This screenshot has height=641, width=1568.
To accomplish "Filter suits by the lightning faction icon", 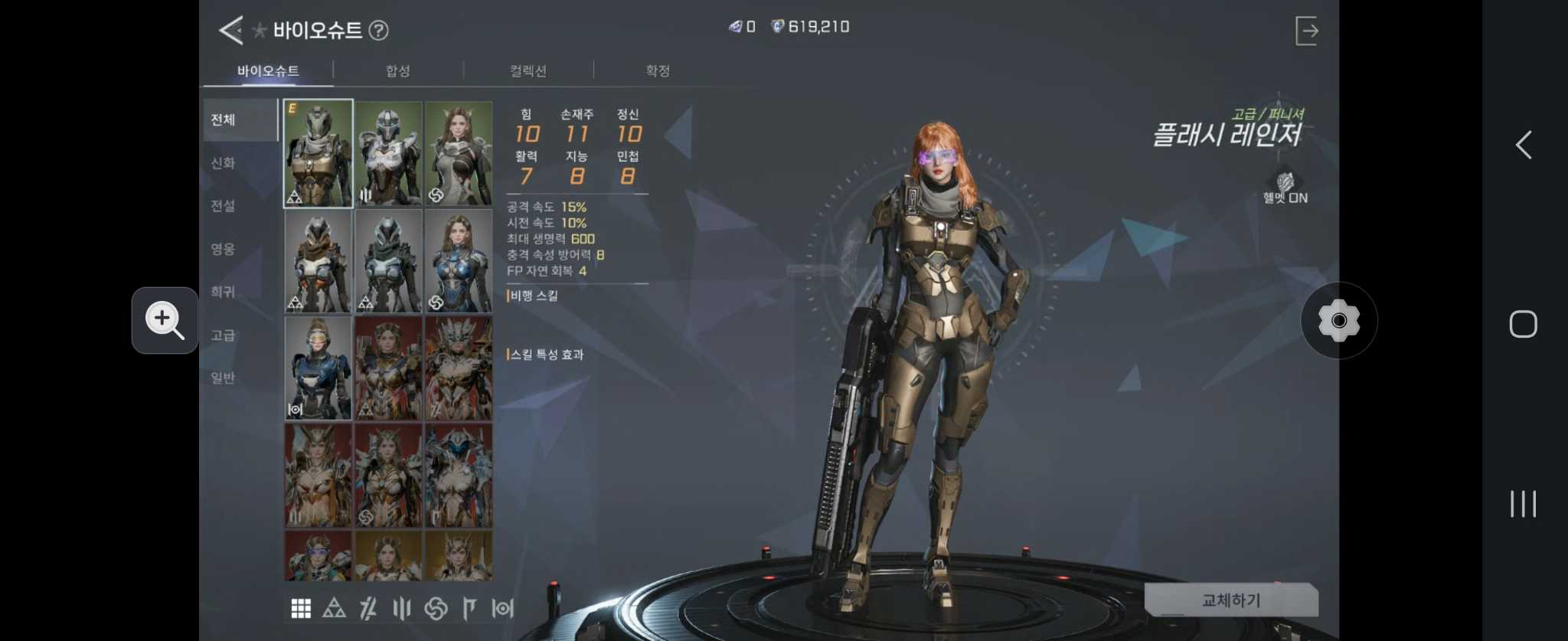I will pyautogui.click(x=367, y=608).
